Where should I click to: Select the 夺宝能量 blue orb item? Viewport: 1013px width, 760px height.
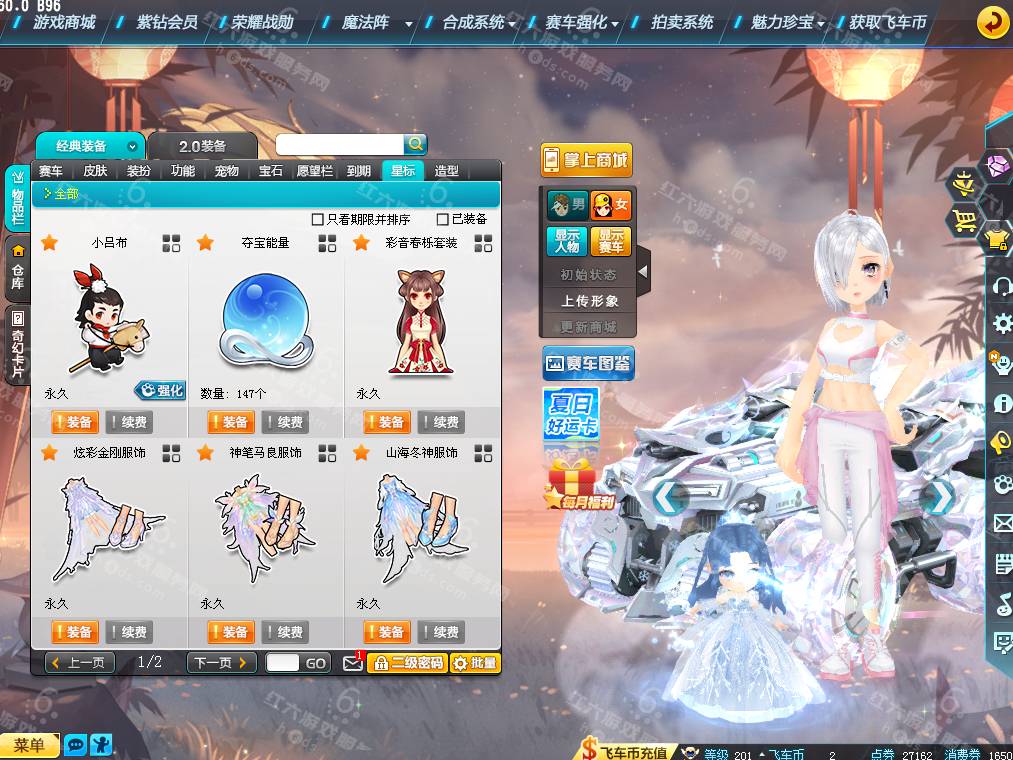[265, 321]
